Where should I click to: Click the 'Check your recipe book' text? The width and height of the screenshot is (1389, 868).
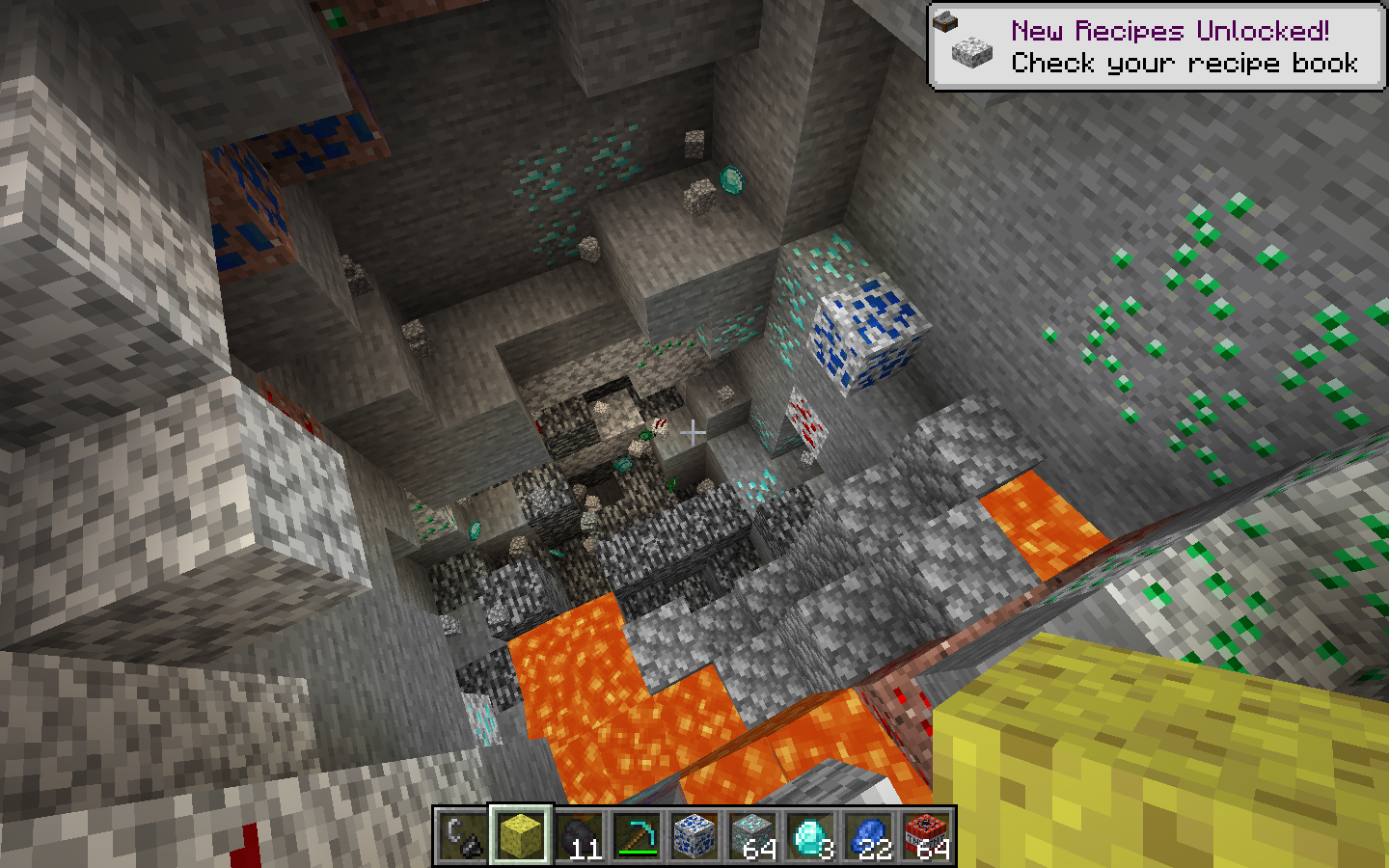[1183, 64]
